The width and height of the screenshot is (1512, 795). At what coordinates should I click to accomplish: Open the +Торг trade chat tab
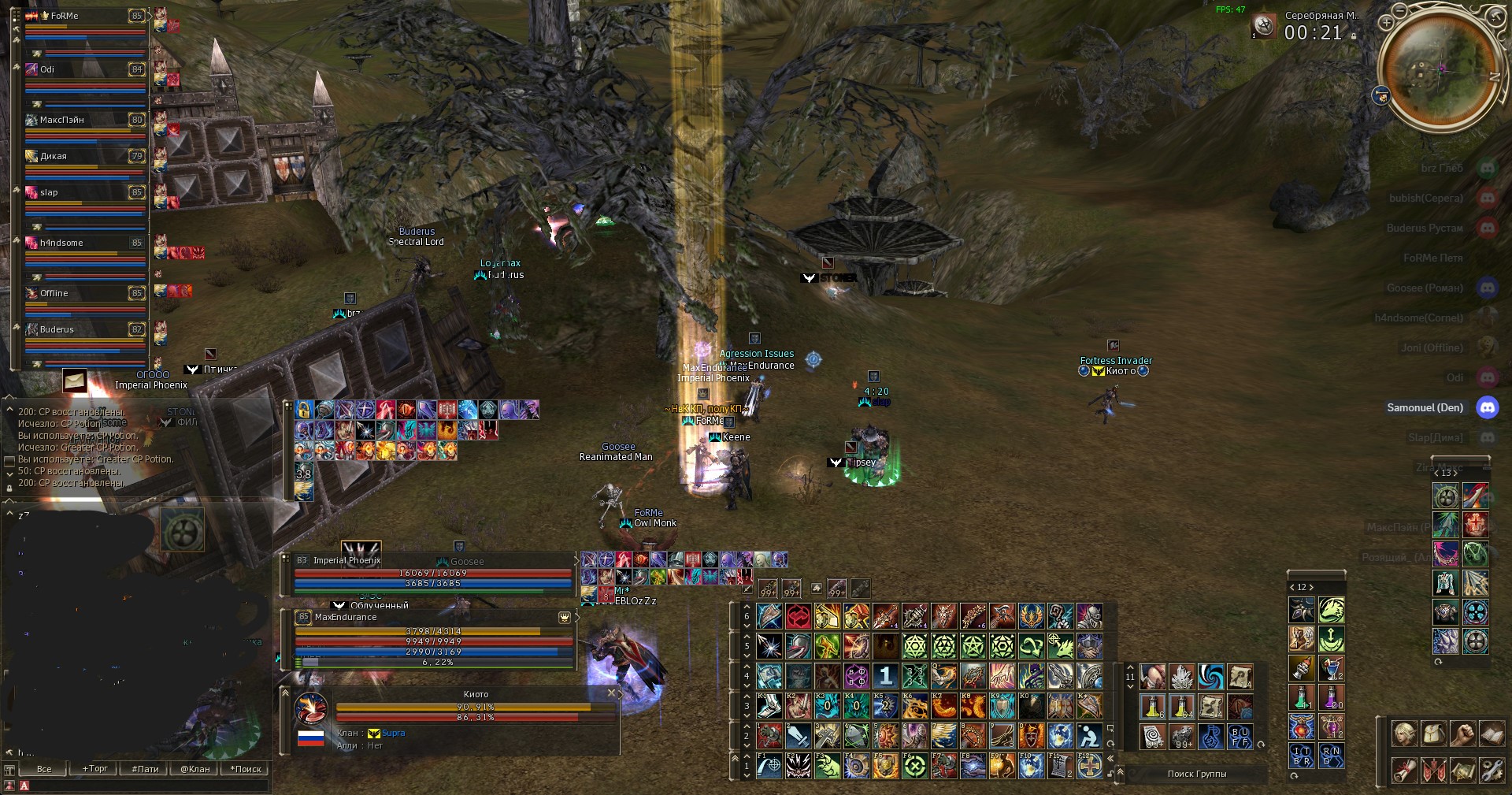pos(95,769)
